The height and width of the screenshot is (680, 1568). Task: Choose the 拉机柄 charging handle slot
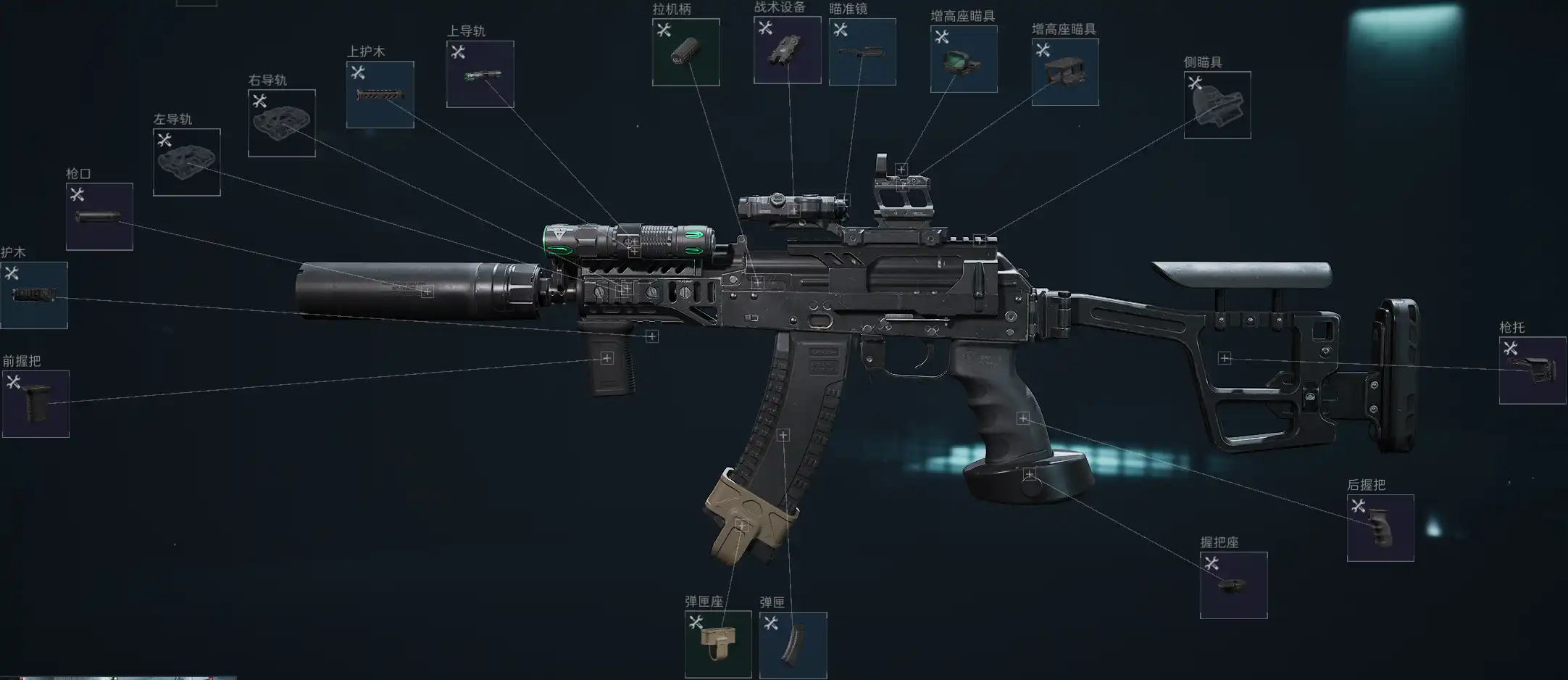[685, 52]
